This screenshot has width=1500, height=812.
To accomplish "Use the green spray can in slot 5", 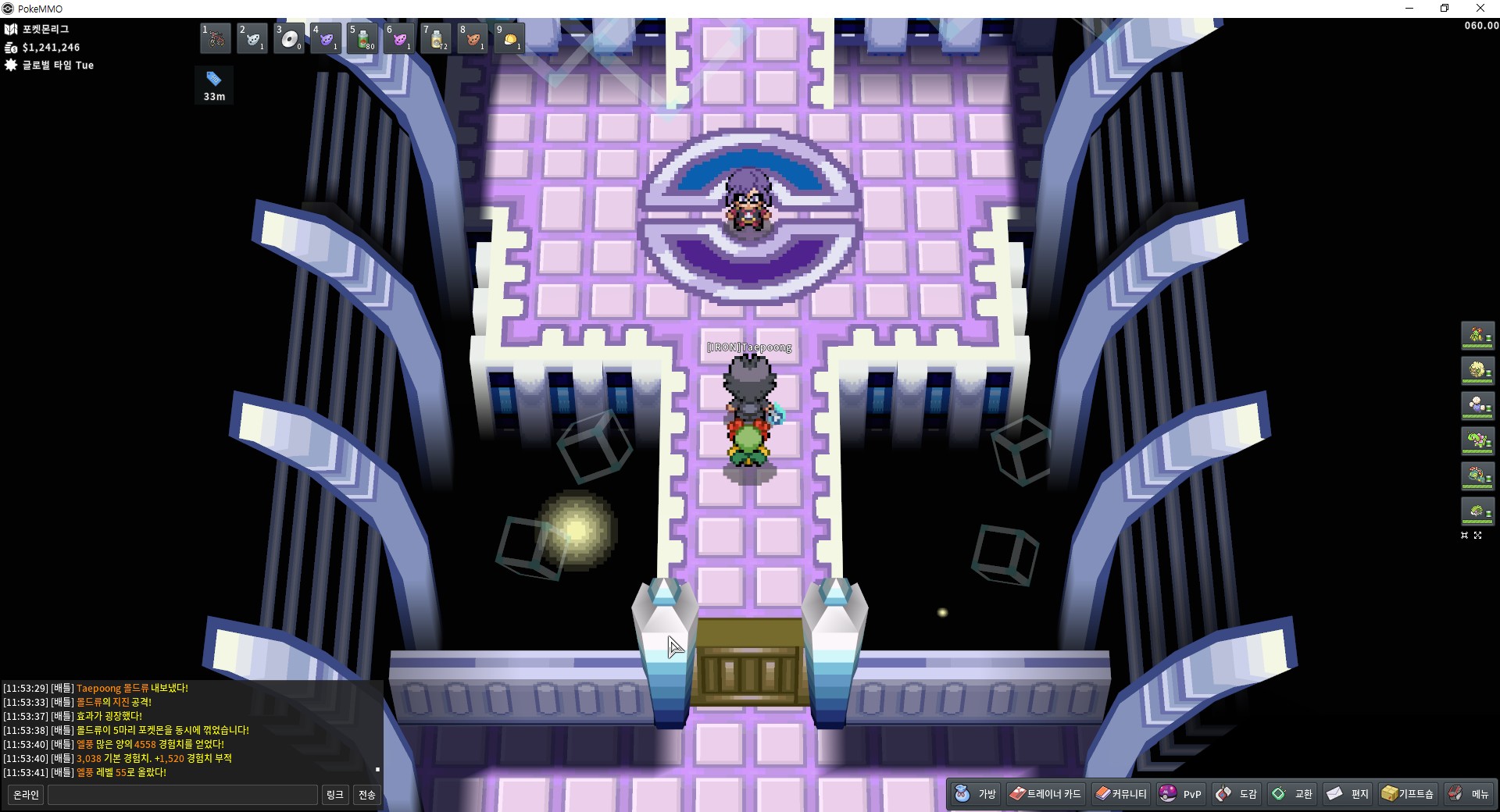I will click(x=363, y=38).
